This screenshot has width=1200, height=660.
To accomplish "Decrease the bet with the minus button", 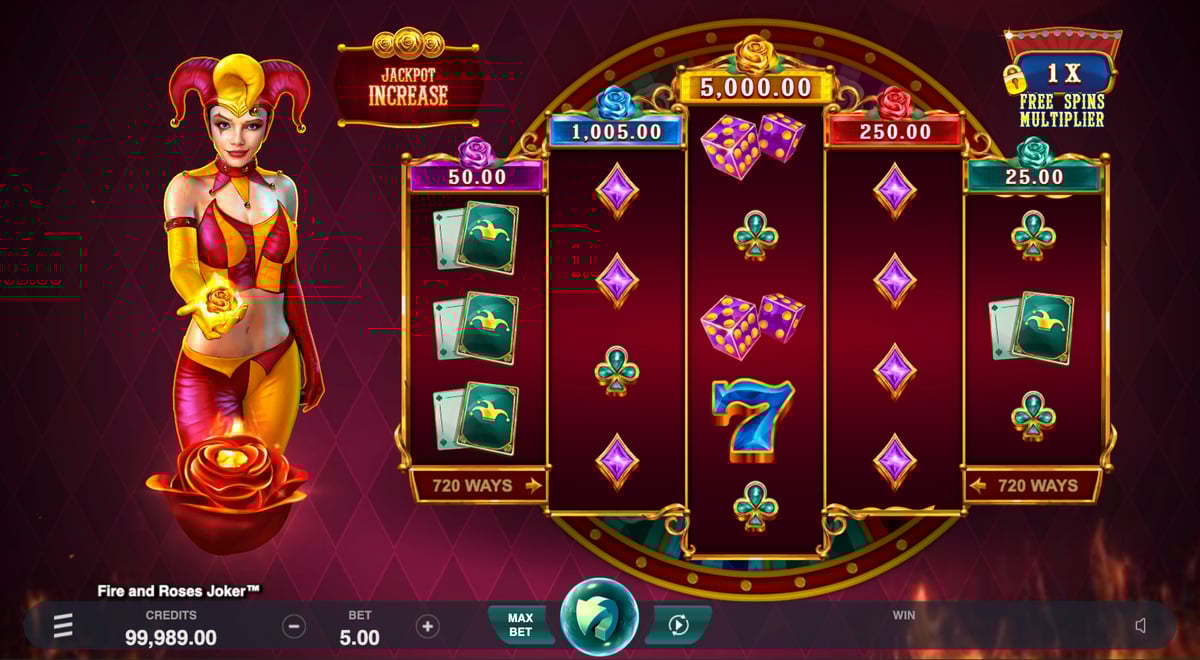I will point(294,627).
